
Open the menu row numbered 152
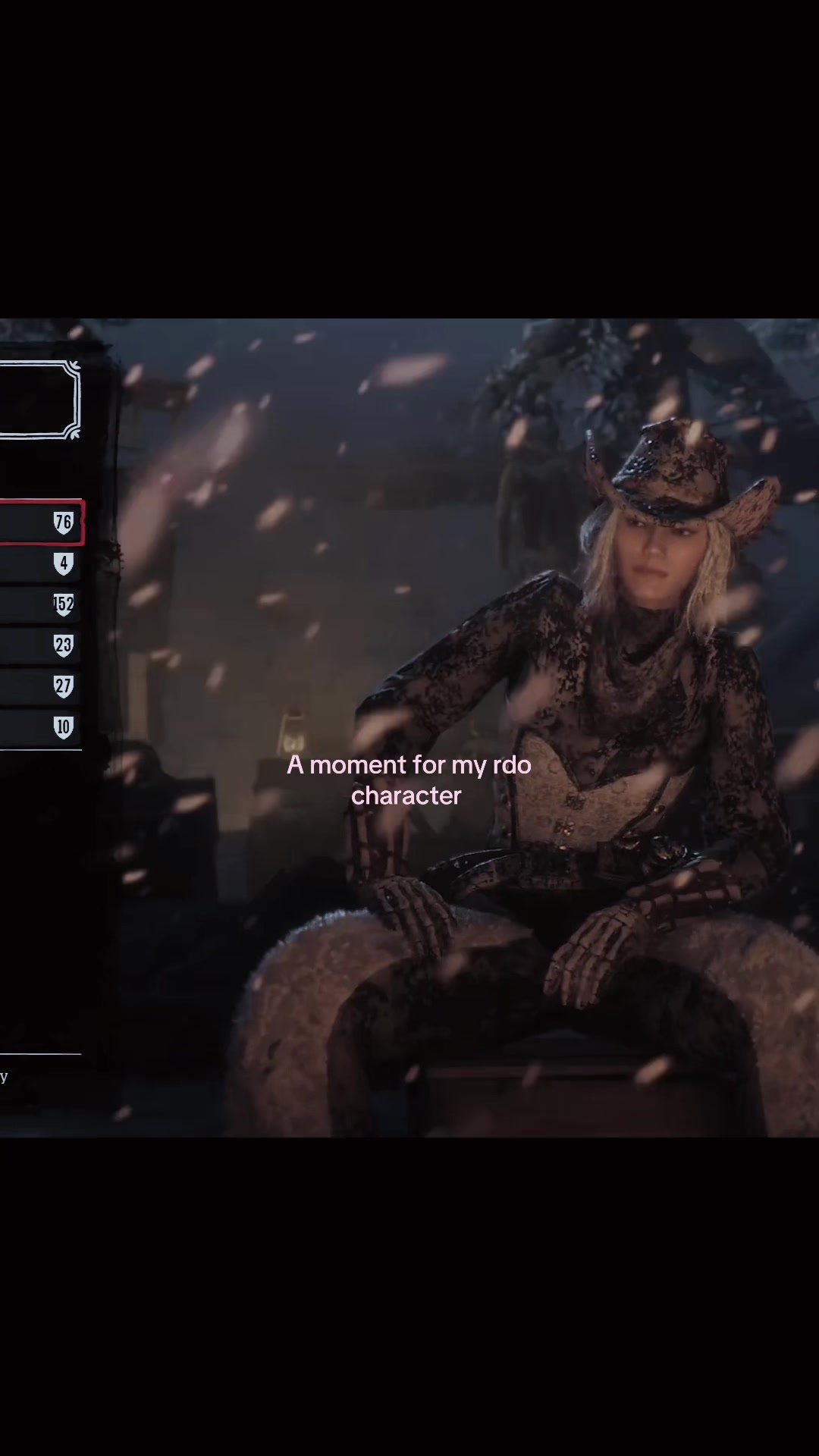click(x=39, y=604)
